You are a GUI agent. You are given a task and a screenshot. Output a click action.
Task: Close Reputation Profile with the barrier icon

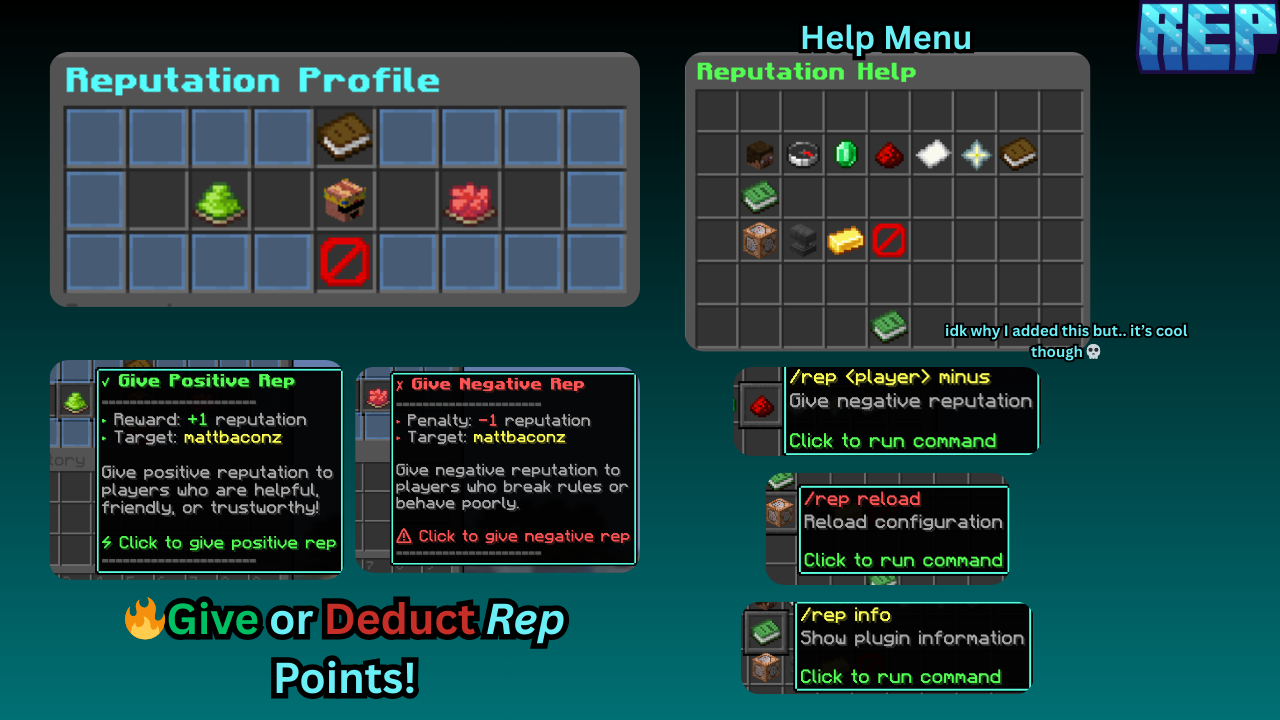coord(345,262)
